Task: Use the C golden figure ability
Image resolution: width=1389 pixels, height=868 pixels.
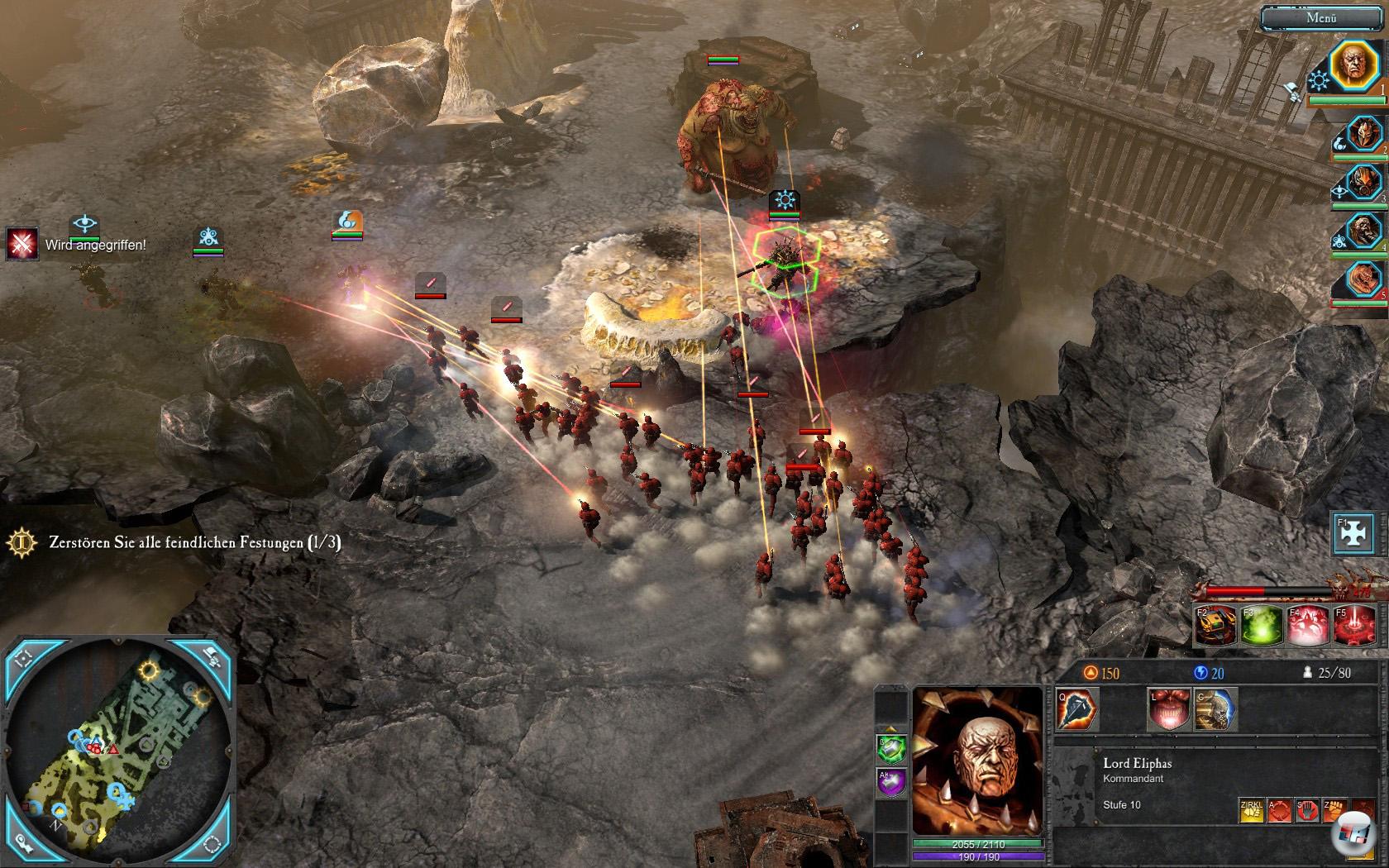Action: click(x=1215, y=710)
